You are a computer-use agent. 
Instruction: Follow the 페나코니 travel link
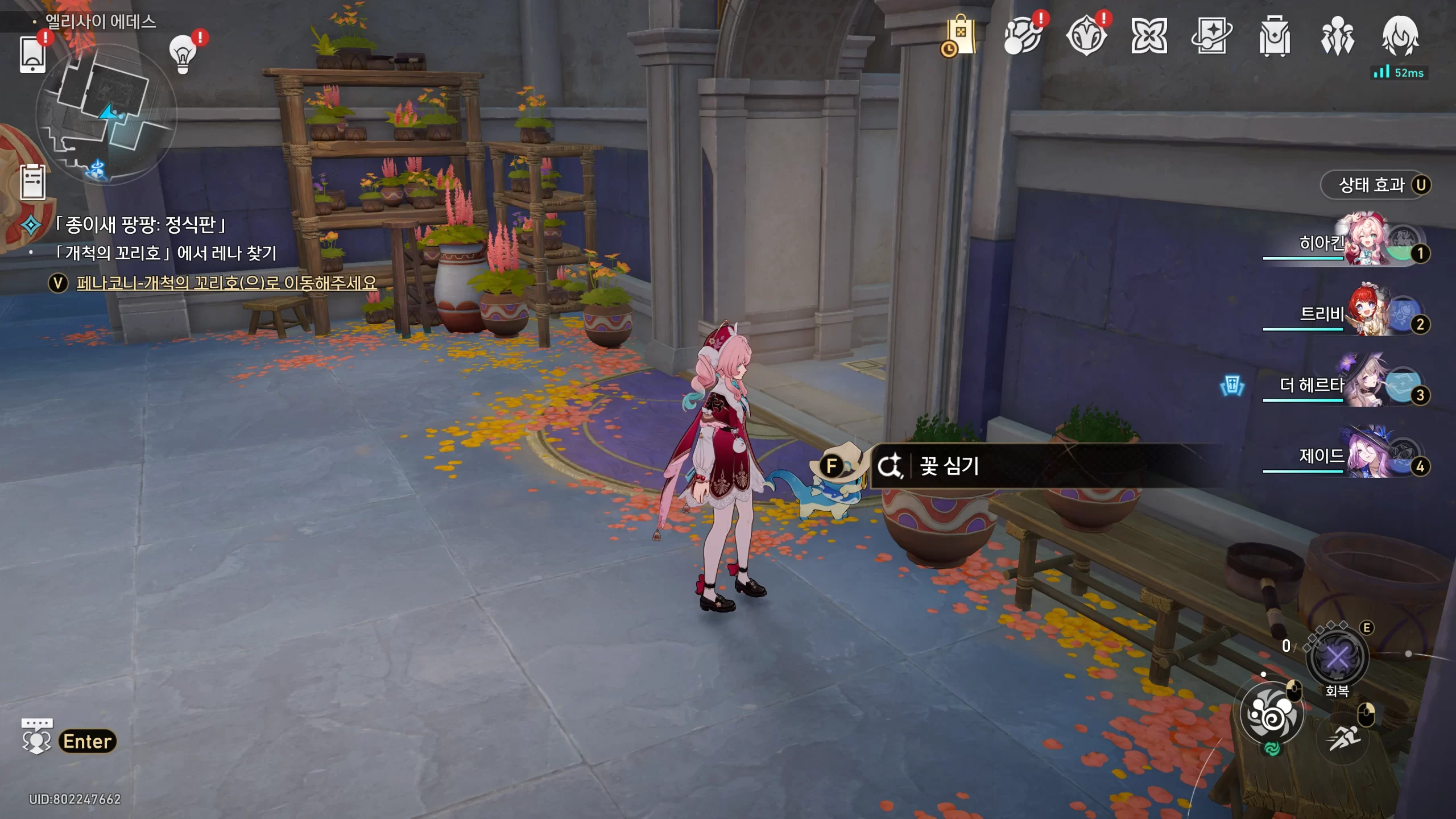point(226,283)
